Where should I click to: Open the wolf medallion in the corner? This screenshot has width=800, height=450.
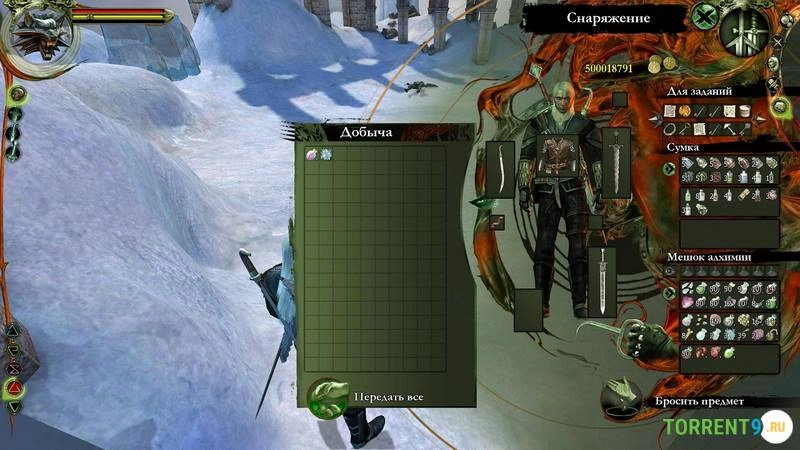pyautogui.click(x=36, y=30)
